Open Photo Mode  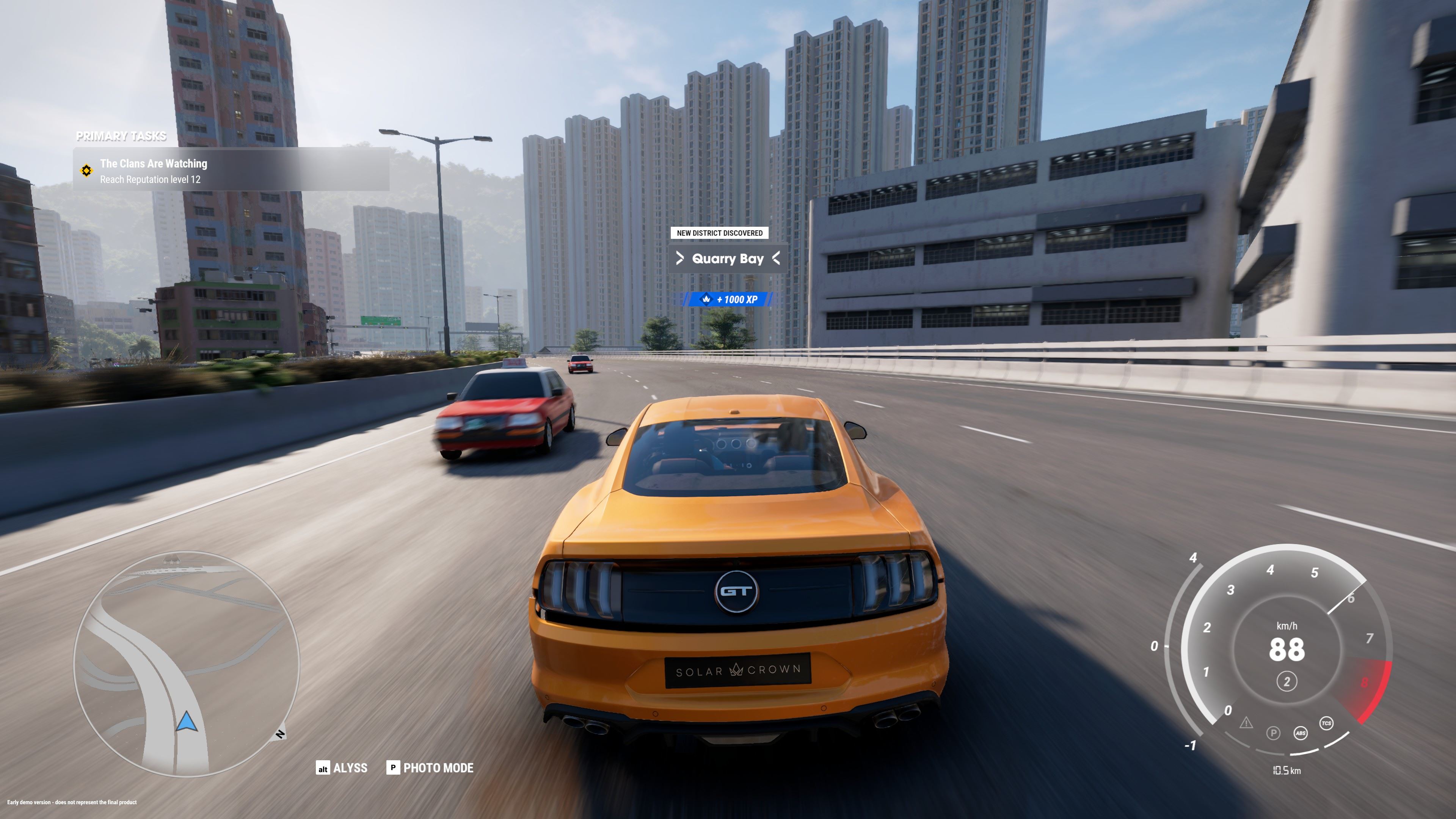click(430, 767)
